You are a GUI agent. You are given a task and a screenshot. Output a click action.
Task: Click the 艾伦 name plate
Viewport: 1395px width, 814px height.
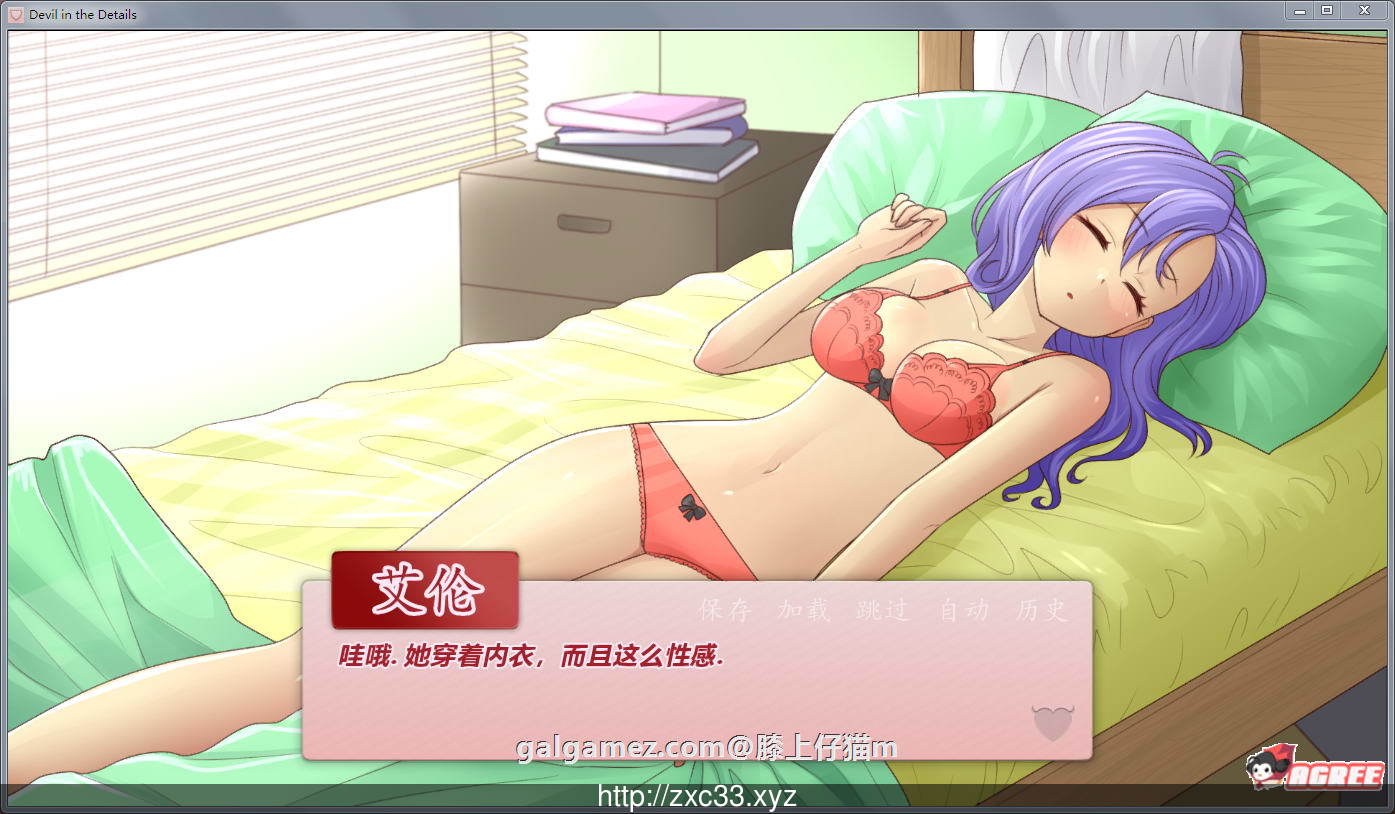coord(425,590)
